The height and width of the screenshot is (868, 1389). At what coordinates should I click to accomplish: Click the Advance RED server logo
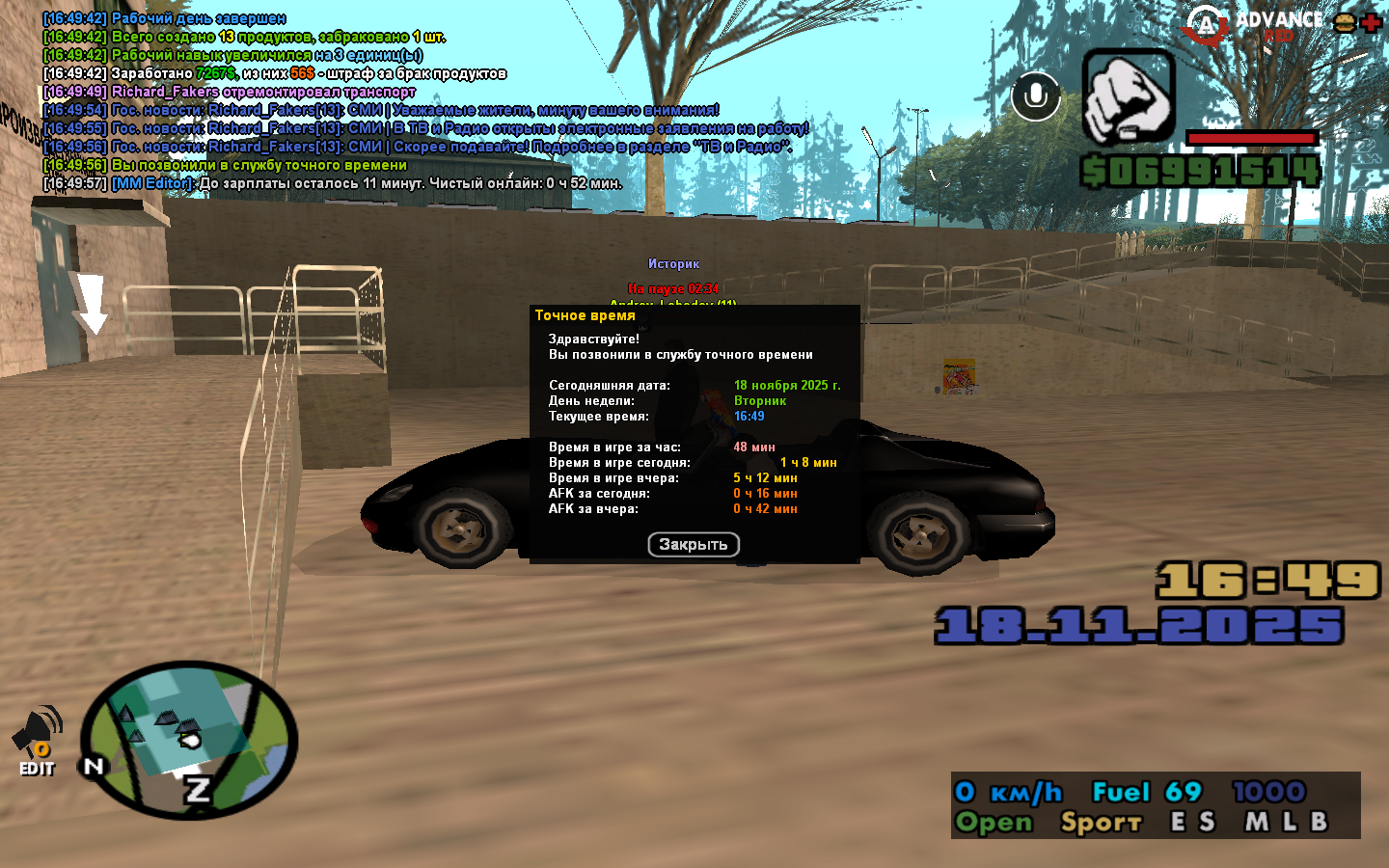point(1254,26)
